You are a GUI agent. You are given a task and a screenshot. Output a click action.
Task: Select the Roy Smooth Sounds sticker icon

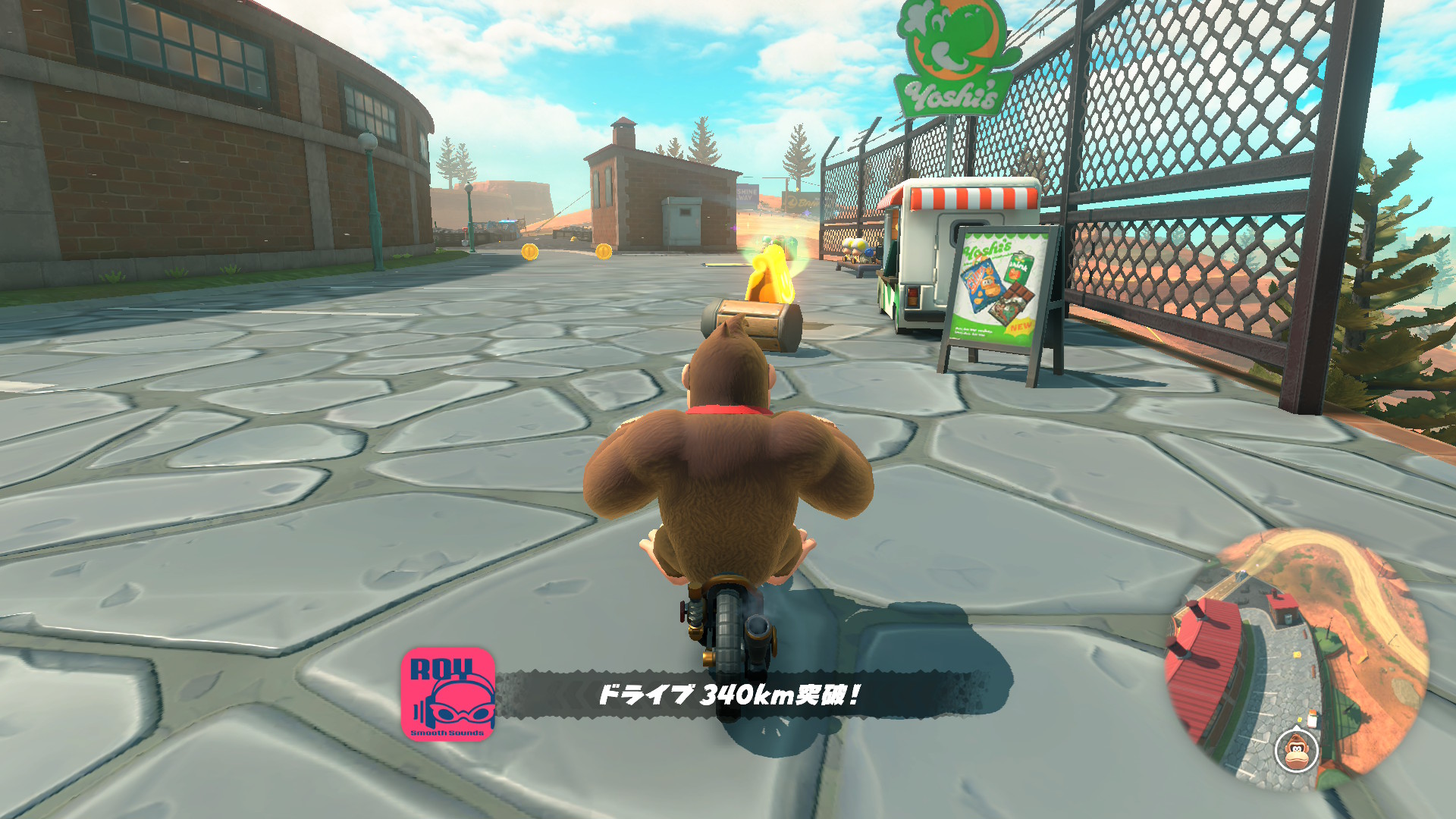[x=448, y=694]
